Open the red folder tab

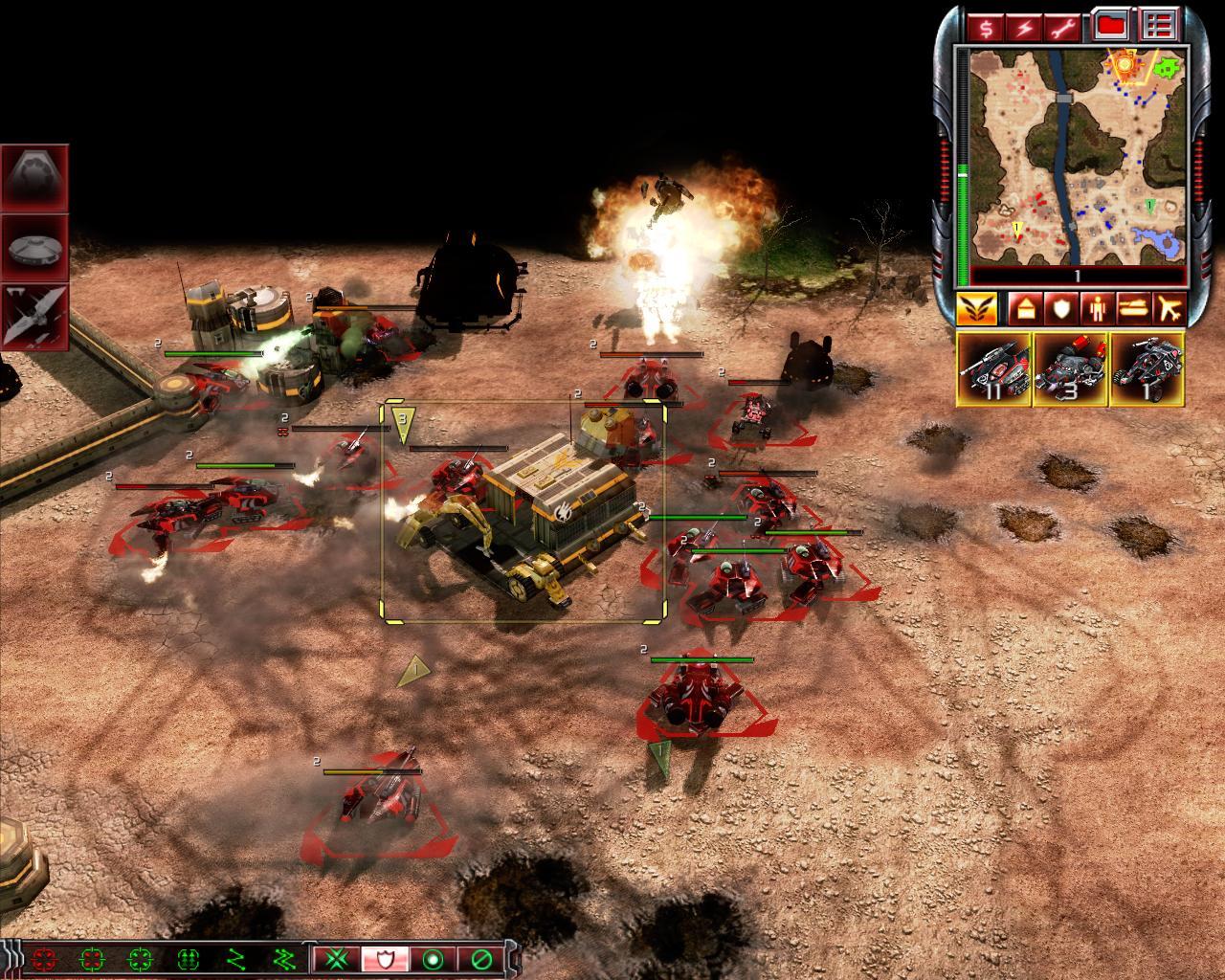click(x=1111, y=25)
